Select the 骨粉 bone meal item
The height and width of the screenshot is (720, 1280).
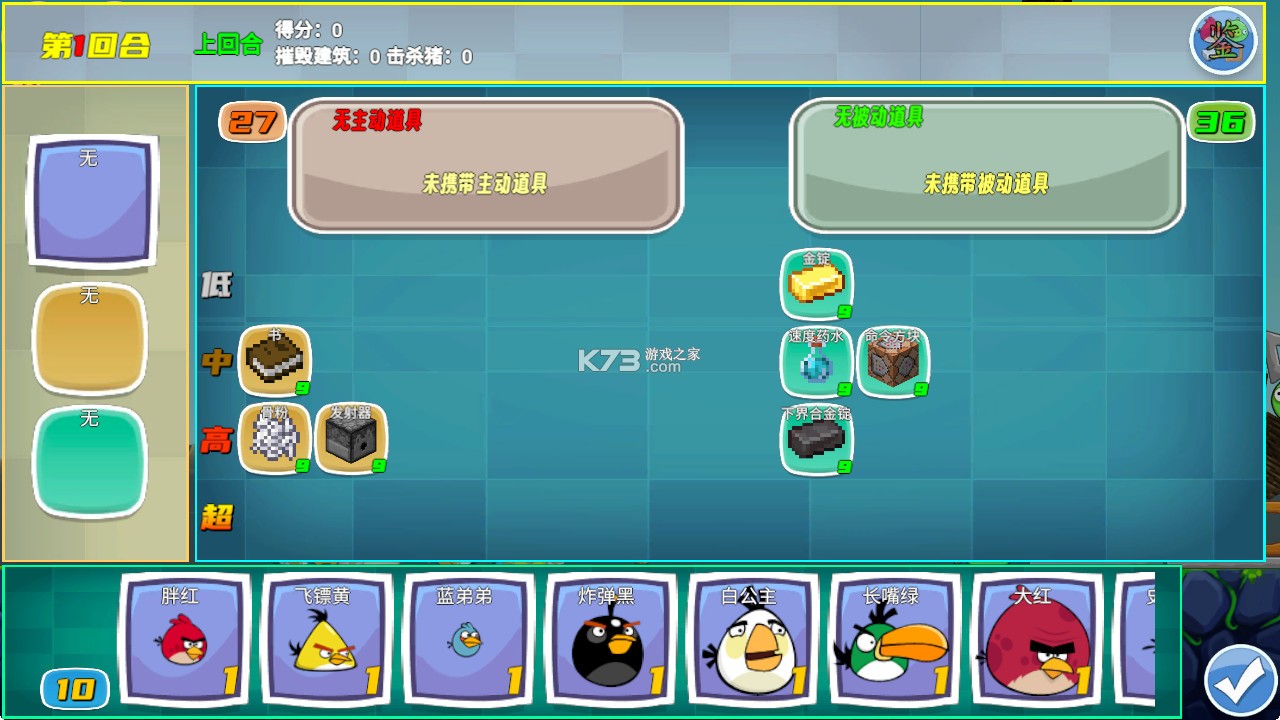(x=275, y=440)
